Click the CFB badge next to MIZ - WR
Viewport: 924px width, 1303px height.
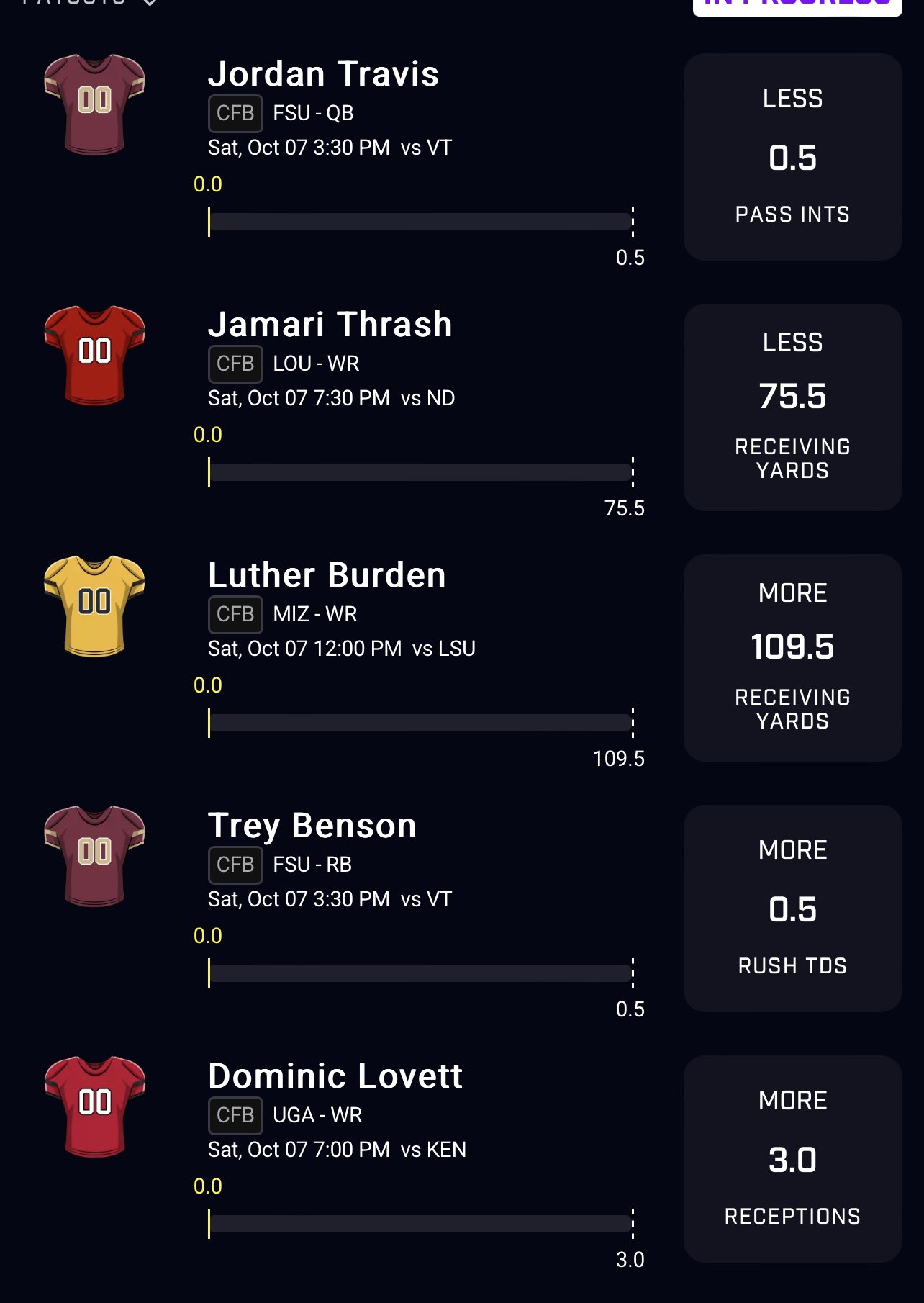(235, 613)
